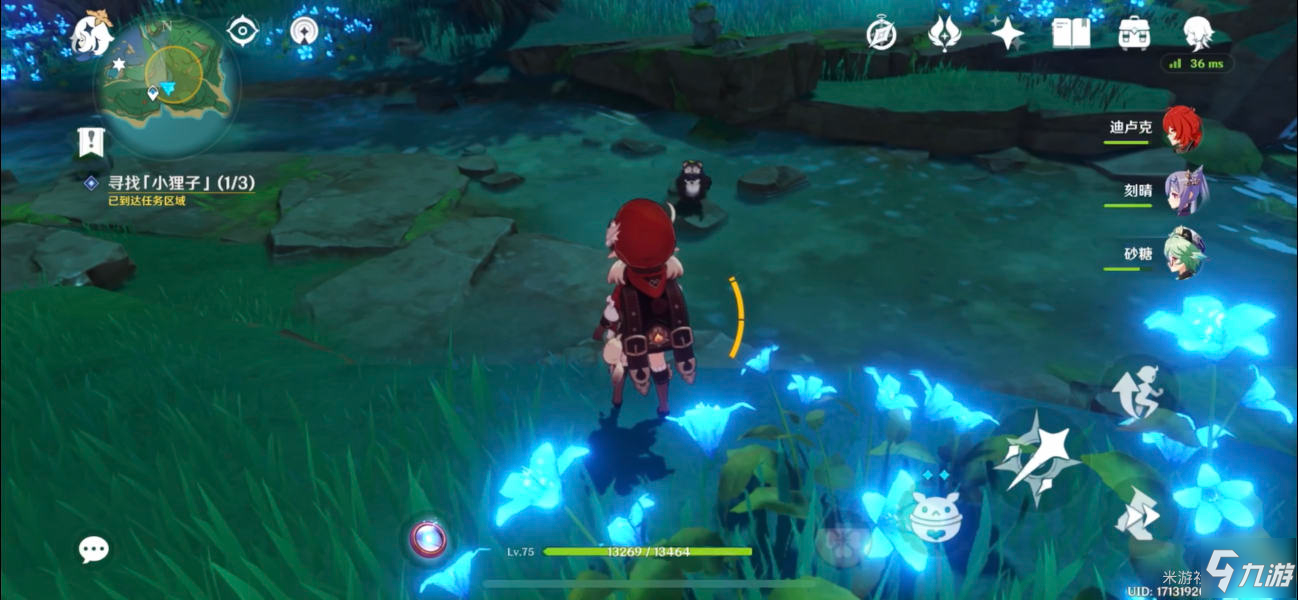1298x600 pixels.
Task: Open the quest log exclamation icon
Action: point(91,143)
